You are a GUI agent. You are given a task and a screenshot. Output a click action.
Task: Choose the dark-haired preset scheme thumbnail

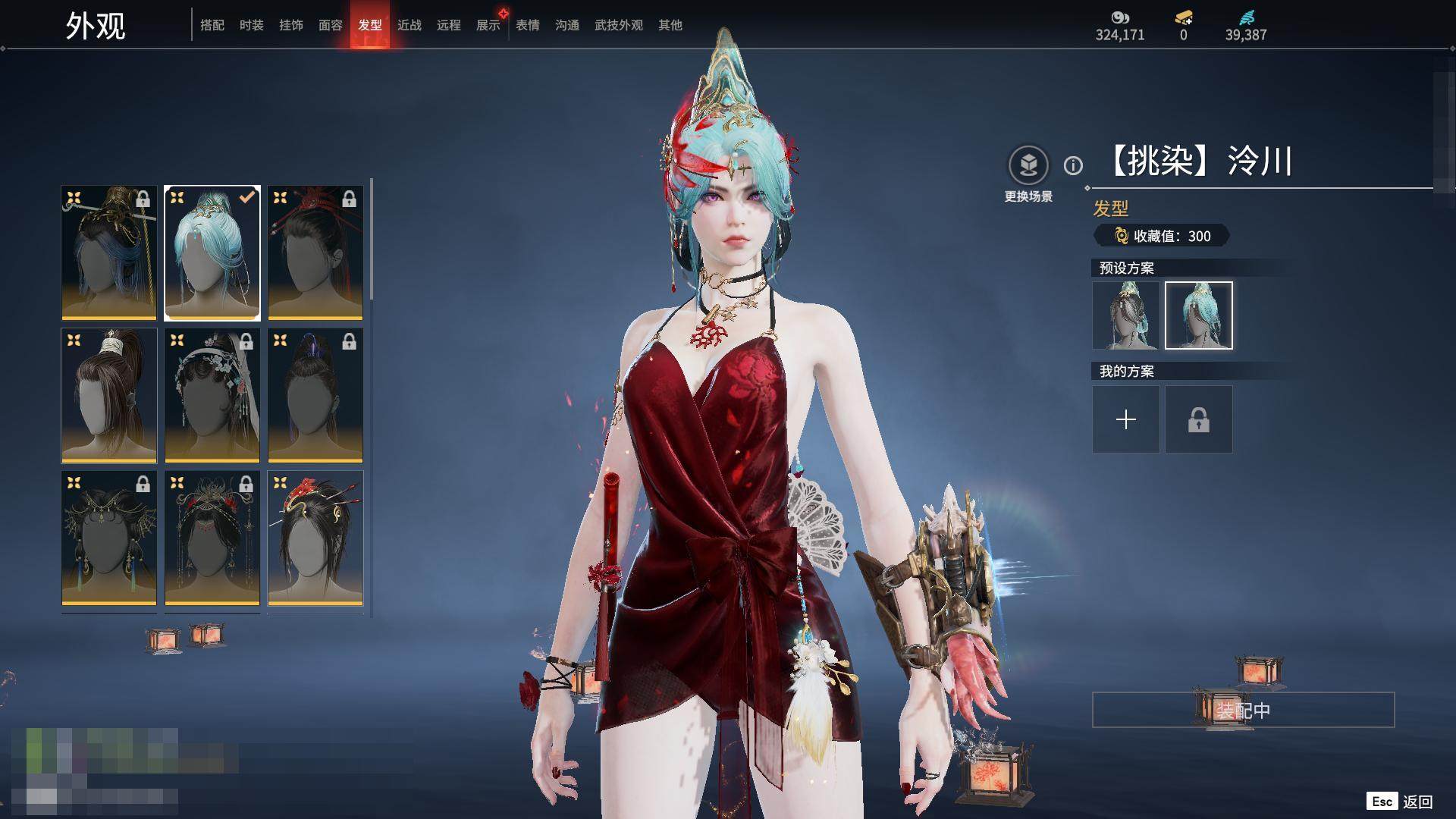[x=1125, y=315]
